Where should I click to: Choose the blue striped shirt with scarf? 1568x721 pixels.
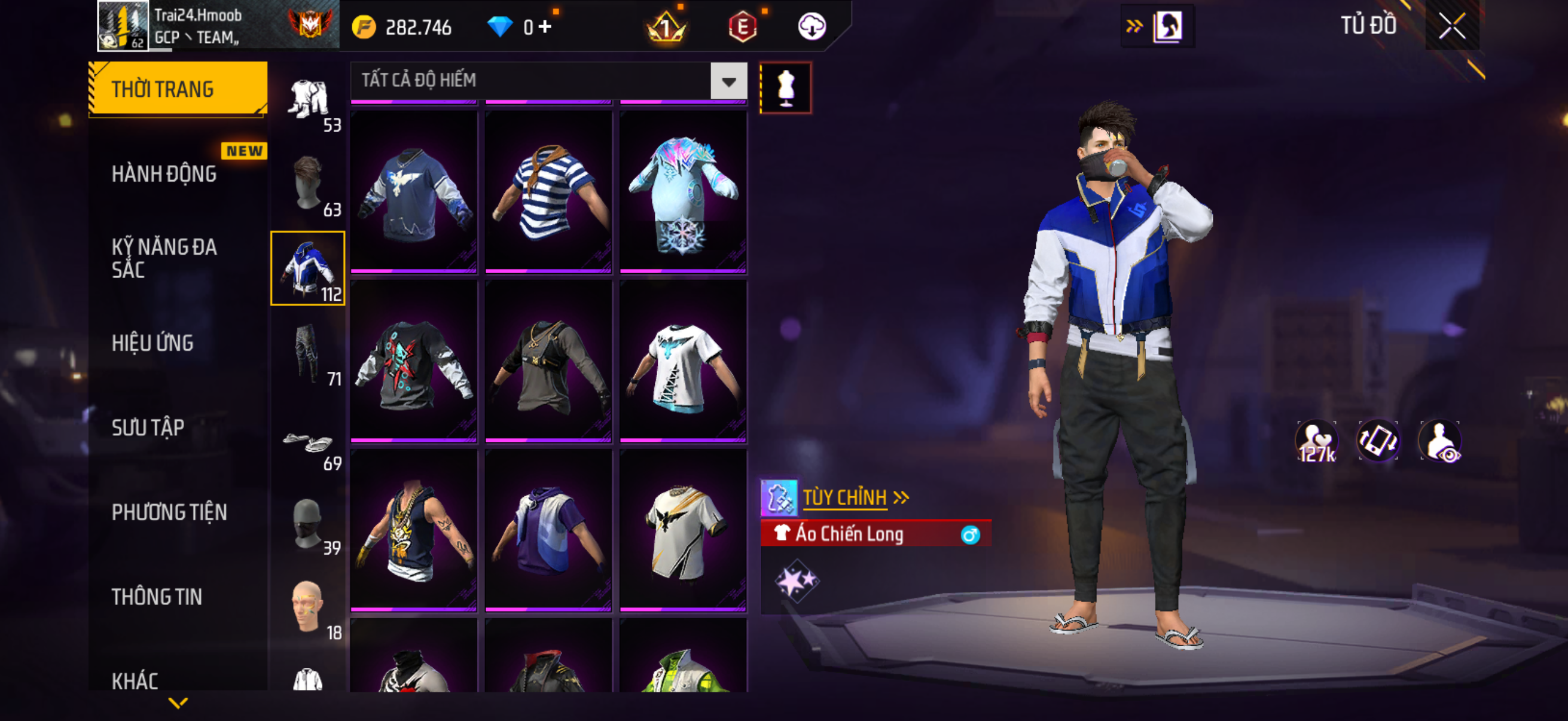(x=548, y=191)
